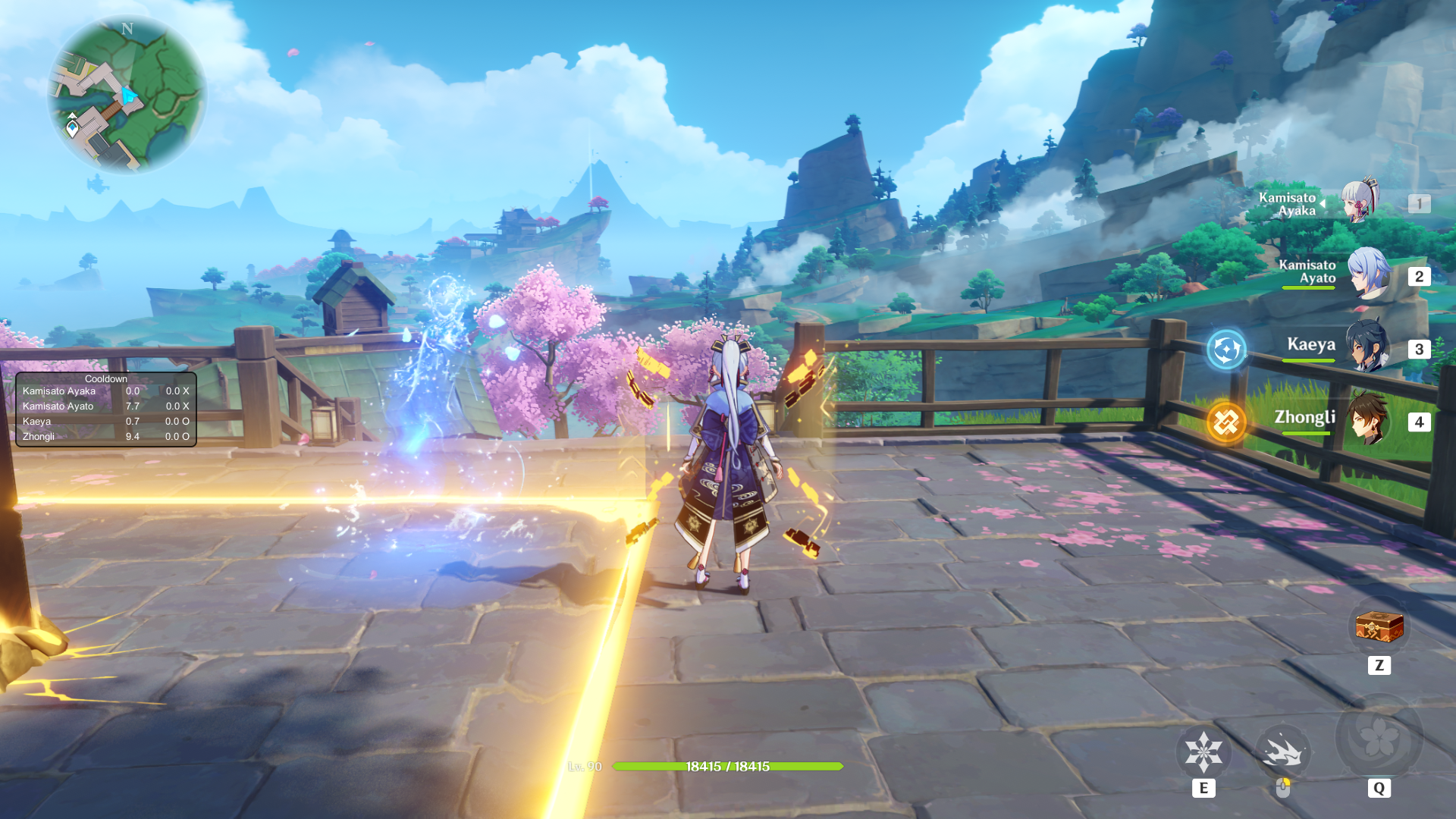
Task: Click Zhongli's orange Geo burst indicator
Action: [x=1226, y=422]
